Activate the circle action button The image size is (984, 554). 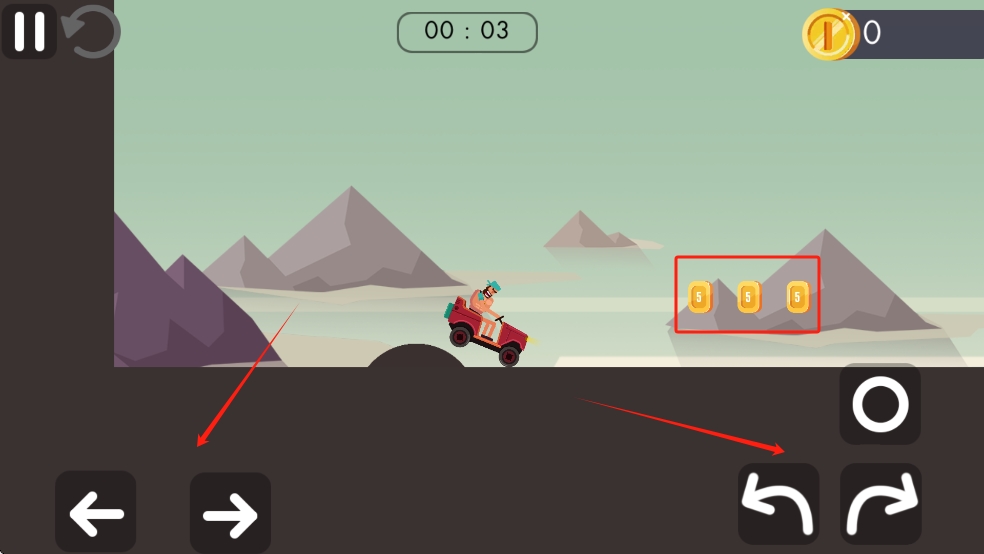click(x=880, y=405)
